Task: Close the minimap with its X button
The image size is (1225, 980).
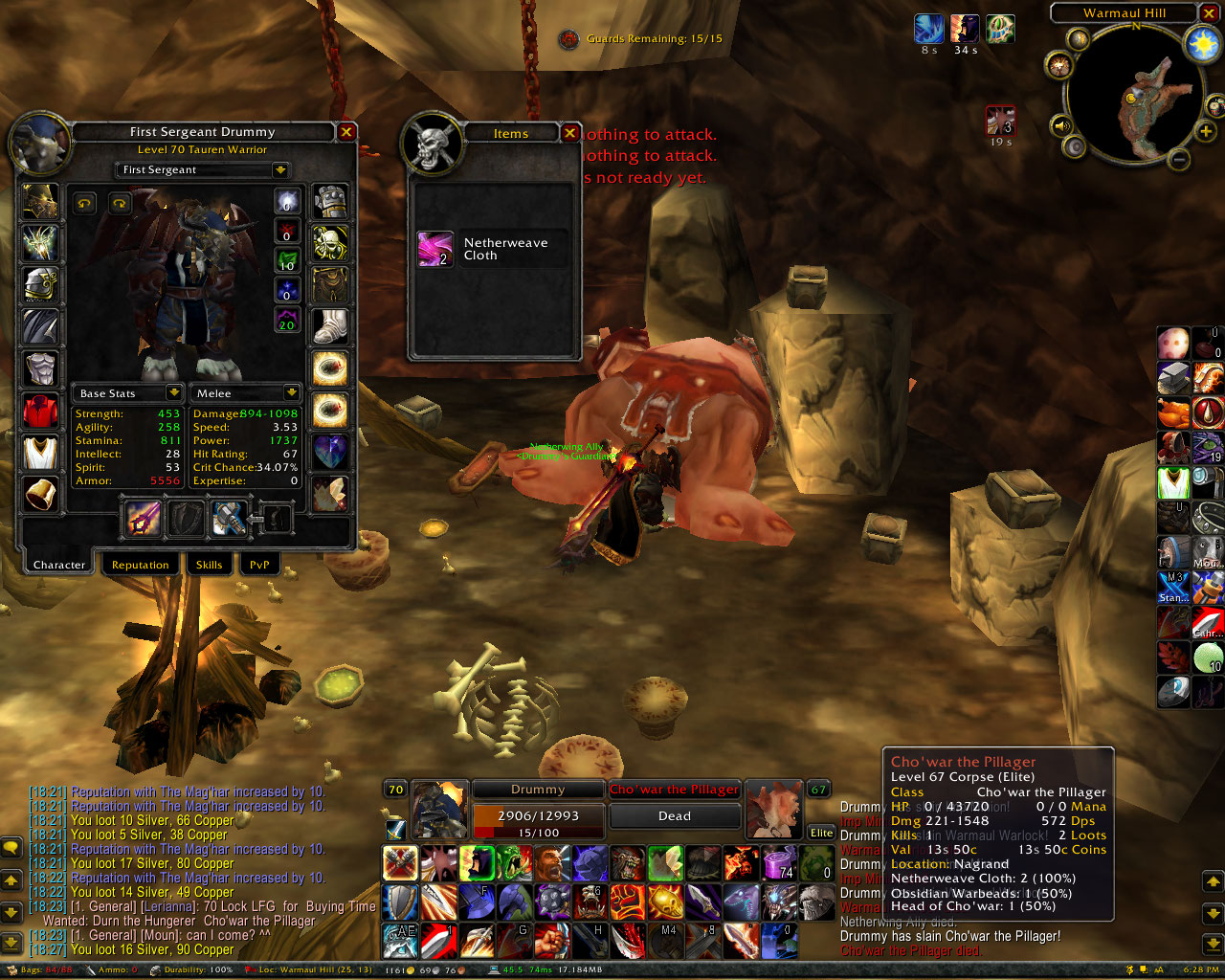Action: 1210,13
